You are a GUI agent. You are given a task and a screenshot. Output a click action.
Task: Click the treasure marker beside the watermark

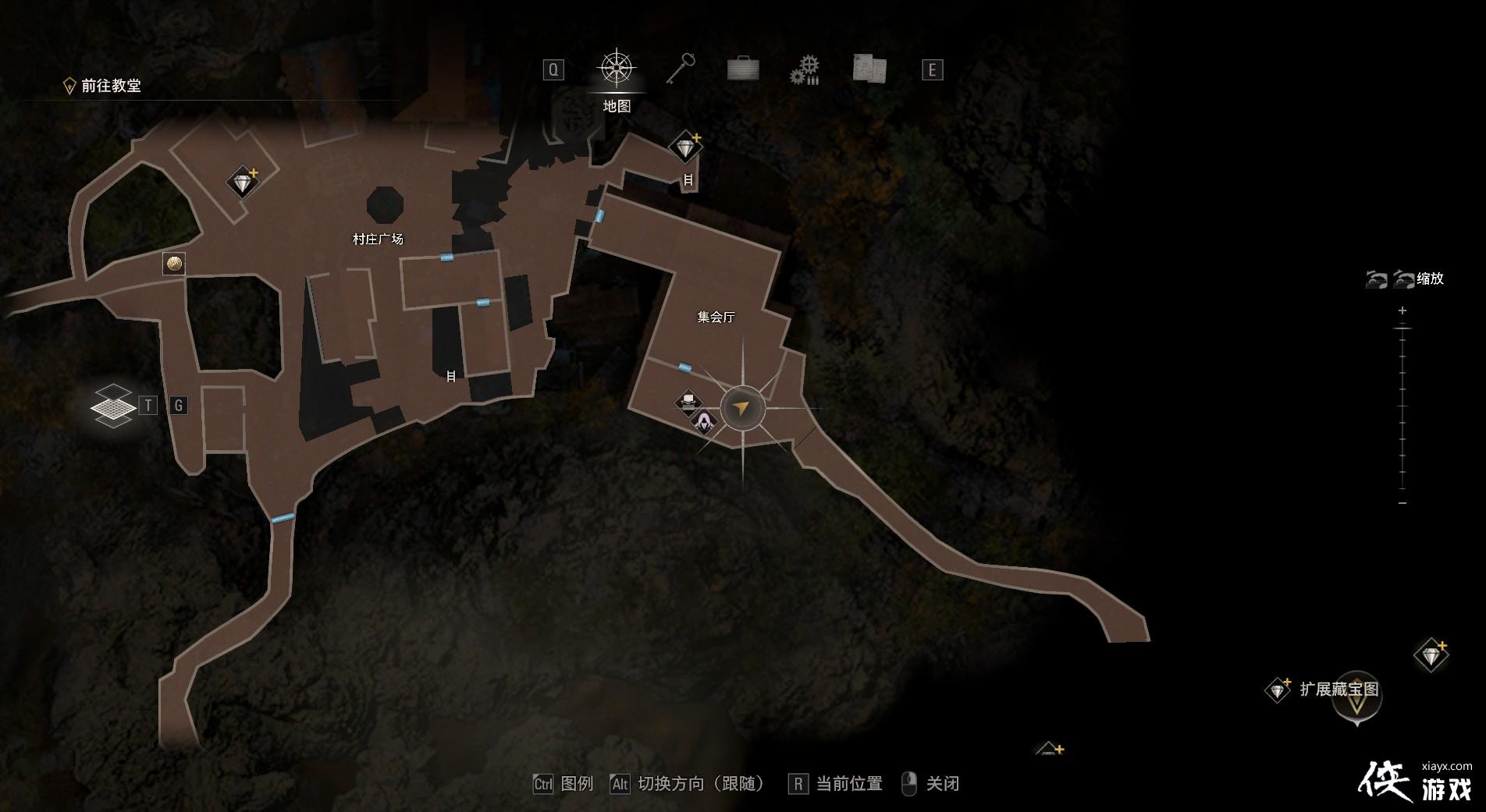pyautogui.click(x=1431, y=656)
